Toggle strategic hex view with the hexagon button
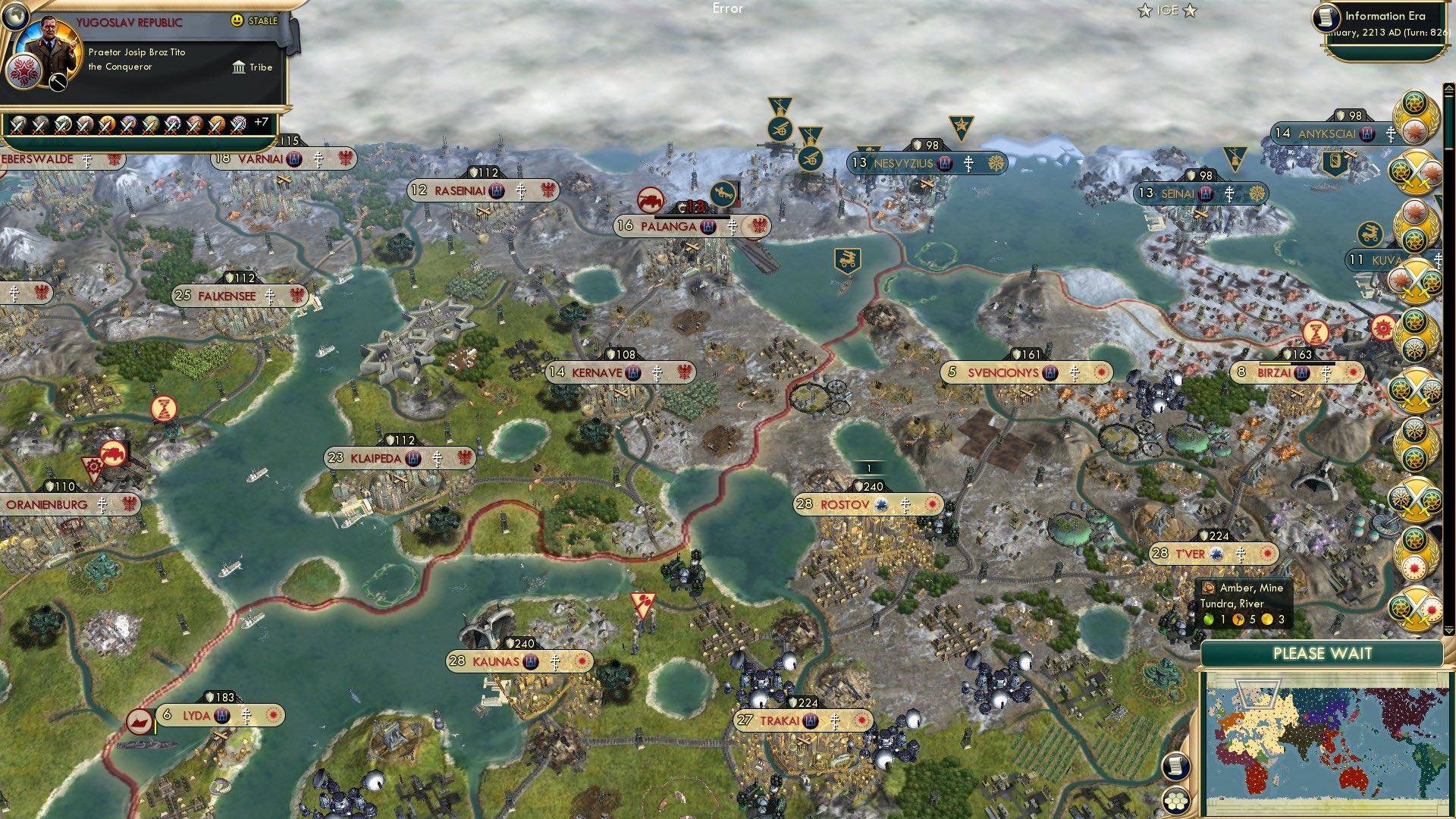 point(1178,801)
